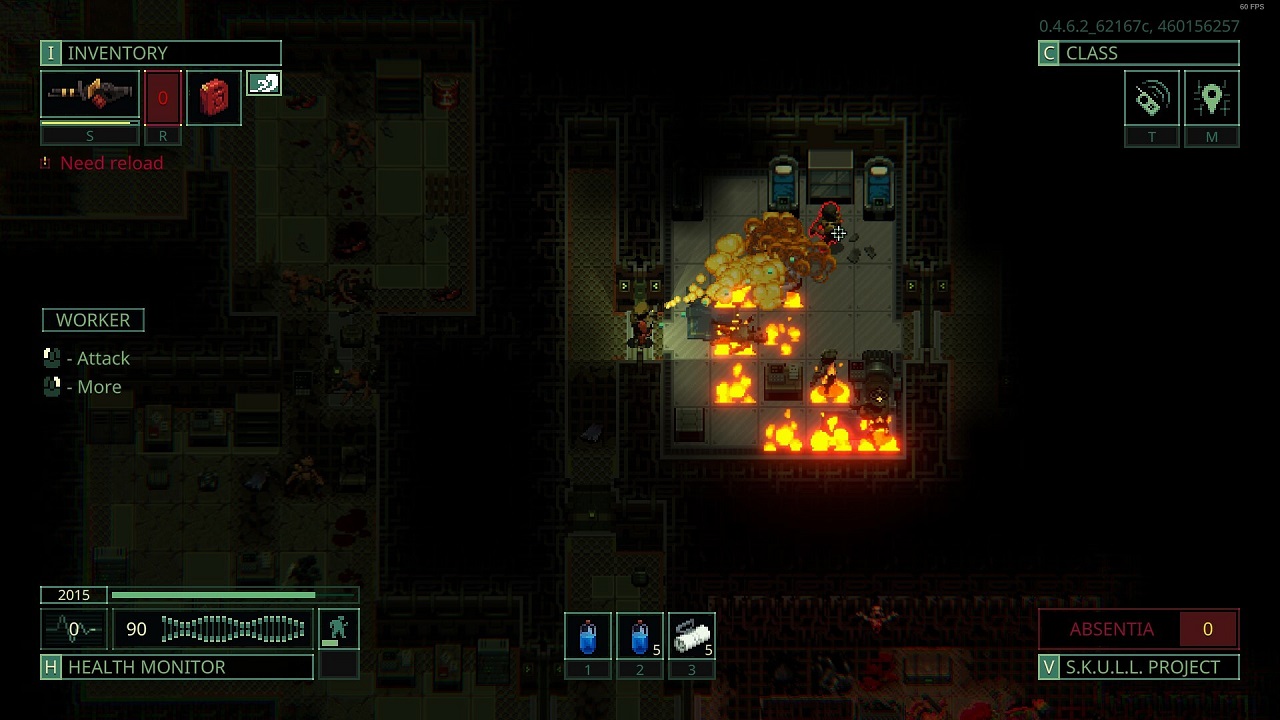
Task: Select the red fuel canister slot
Action: pyautogui.click(x=214, y=98)
